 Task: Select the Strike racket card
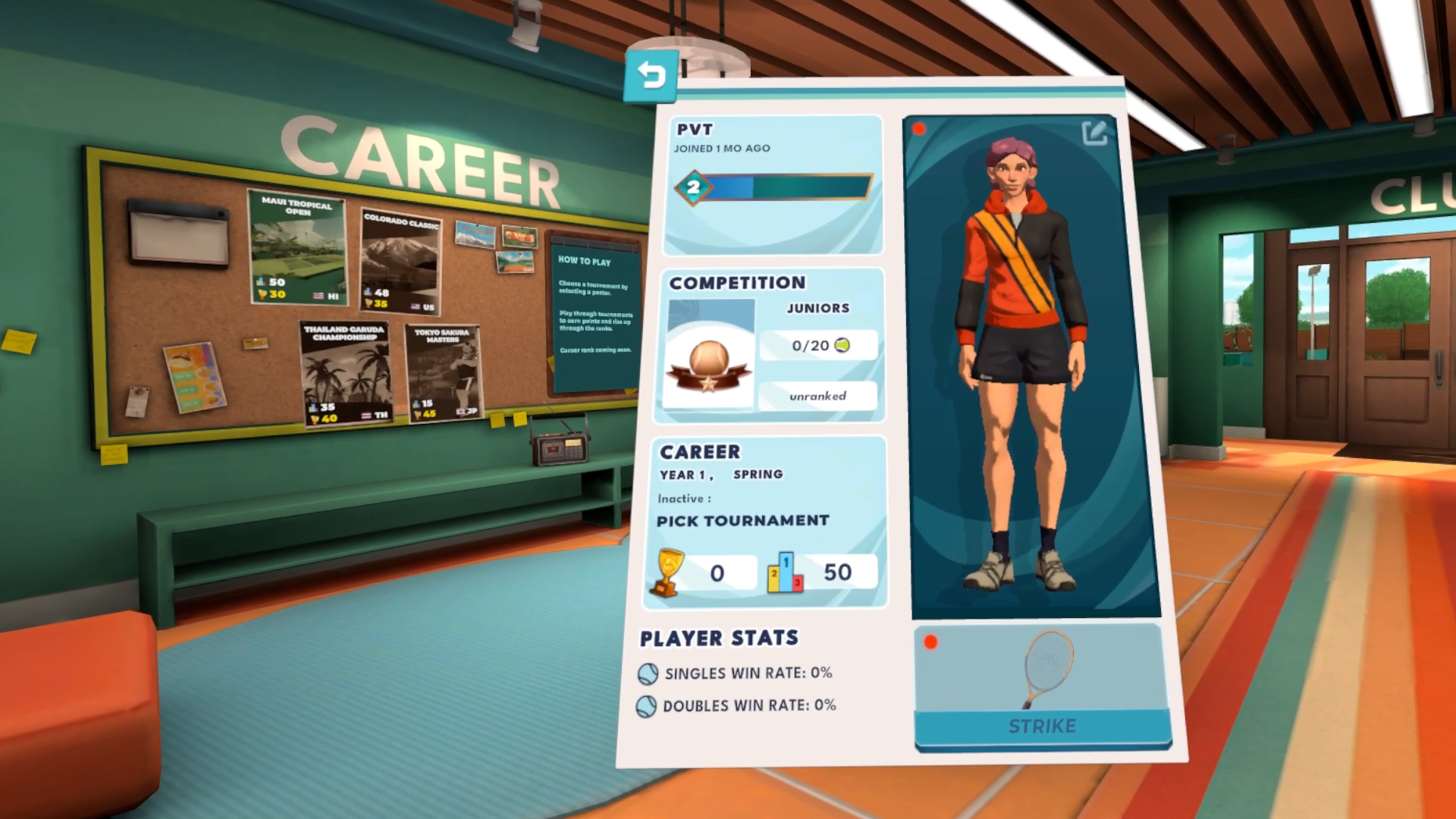(x=1042, y=687)
